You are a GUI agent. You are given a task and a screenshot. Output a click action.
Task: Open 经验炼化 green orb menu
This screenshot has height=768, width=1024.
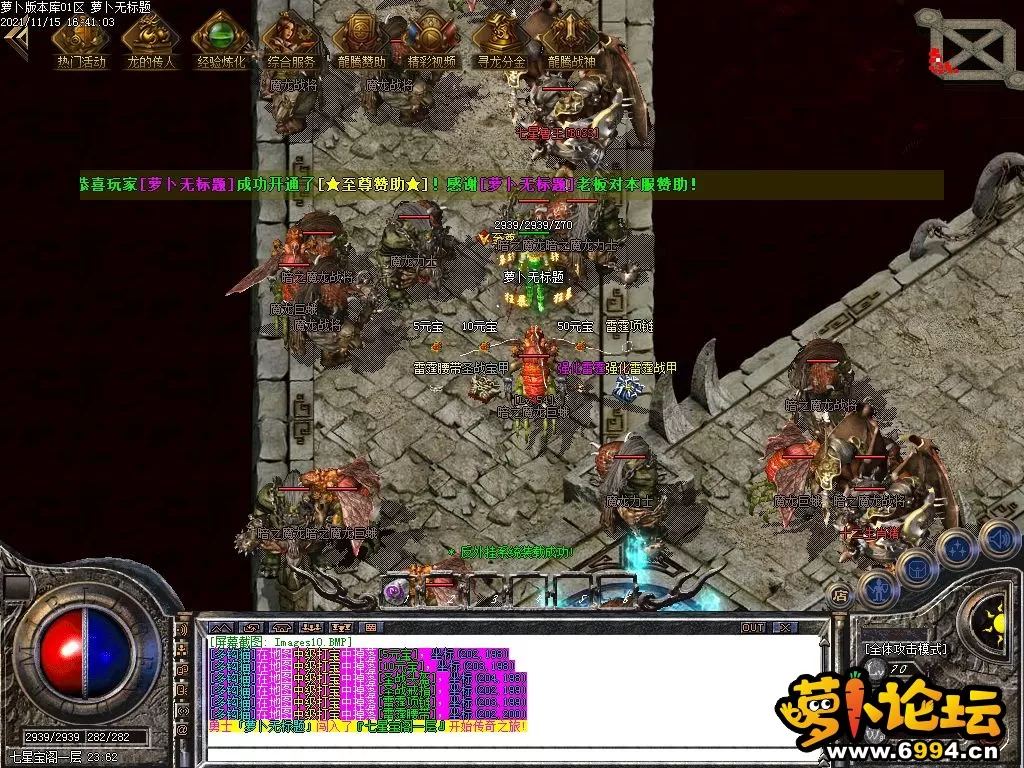220,38
